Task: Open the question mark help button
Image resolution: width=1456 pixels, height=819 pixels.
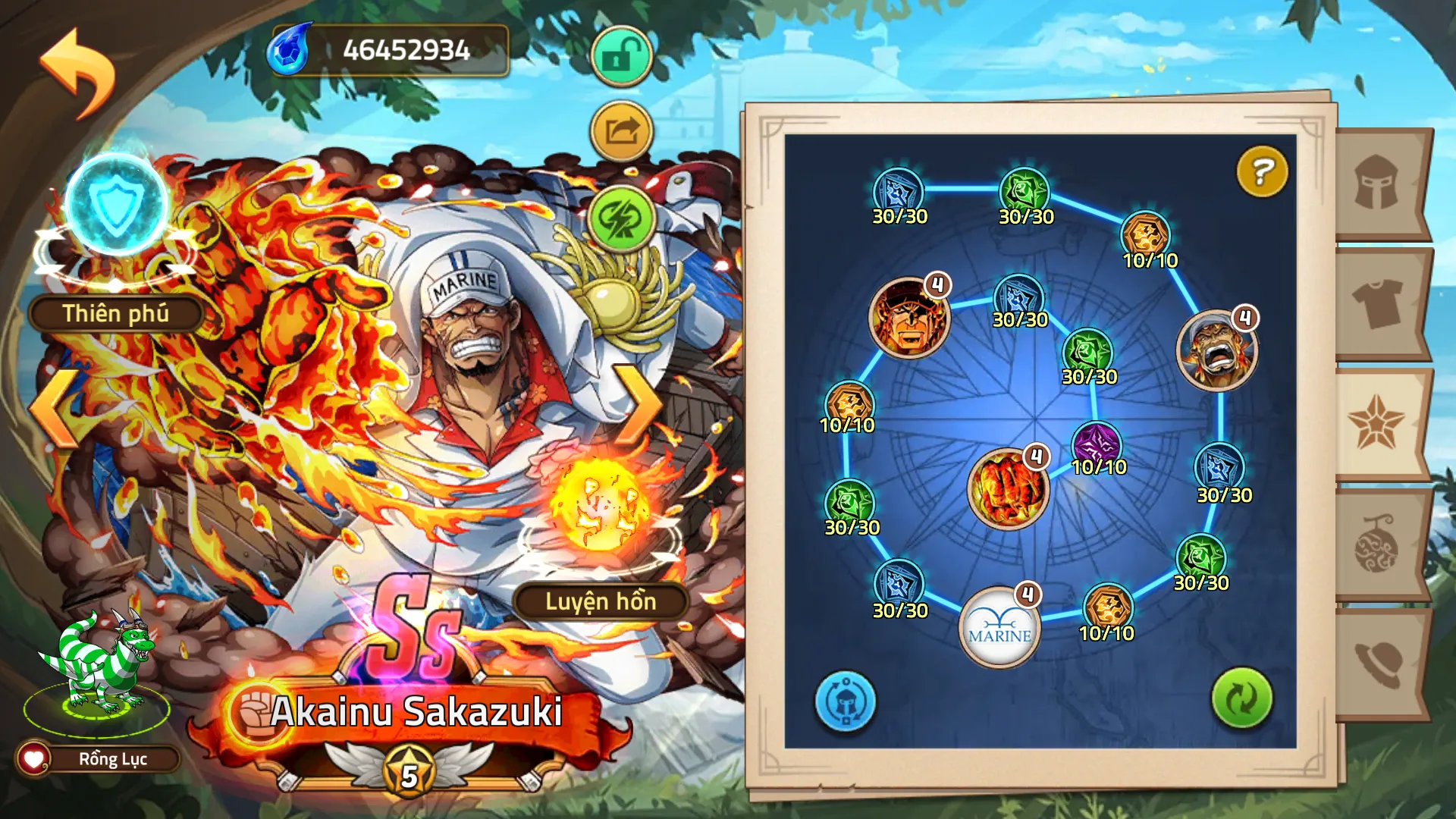Action: tap(1262, 171)
